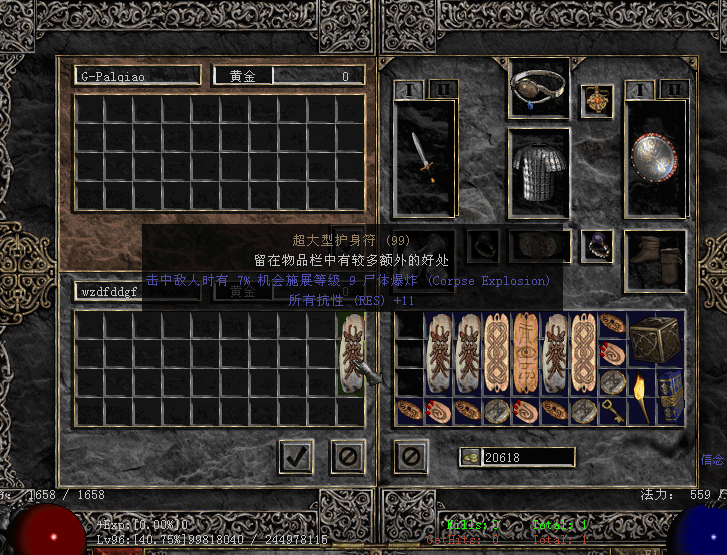Select the equipped circlet helm
This screenshot has height=555, width=727.
point(539,89)
